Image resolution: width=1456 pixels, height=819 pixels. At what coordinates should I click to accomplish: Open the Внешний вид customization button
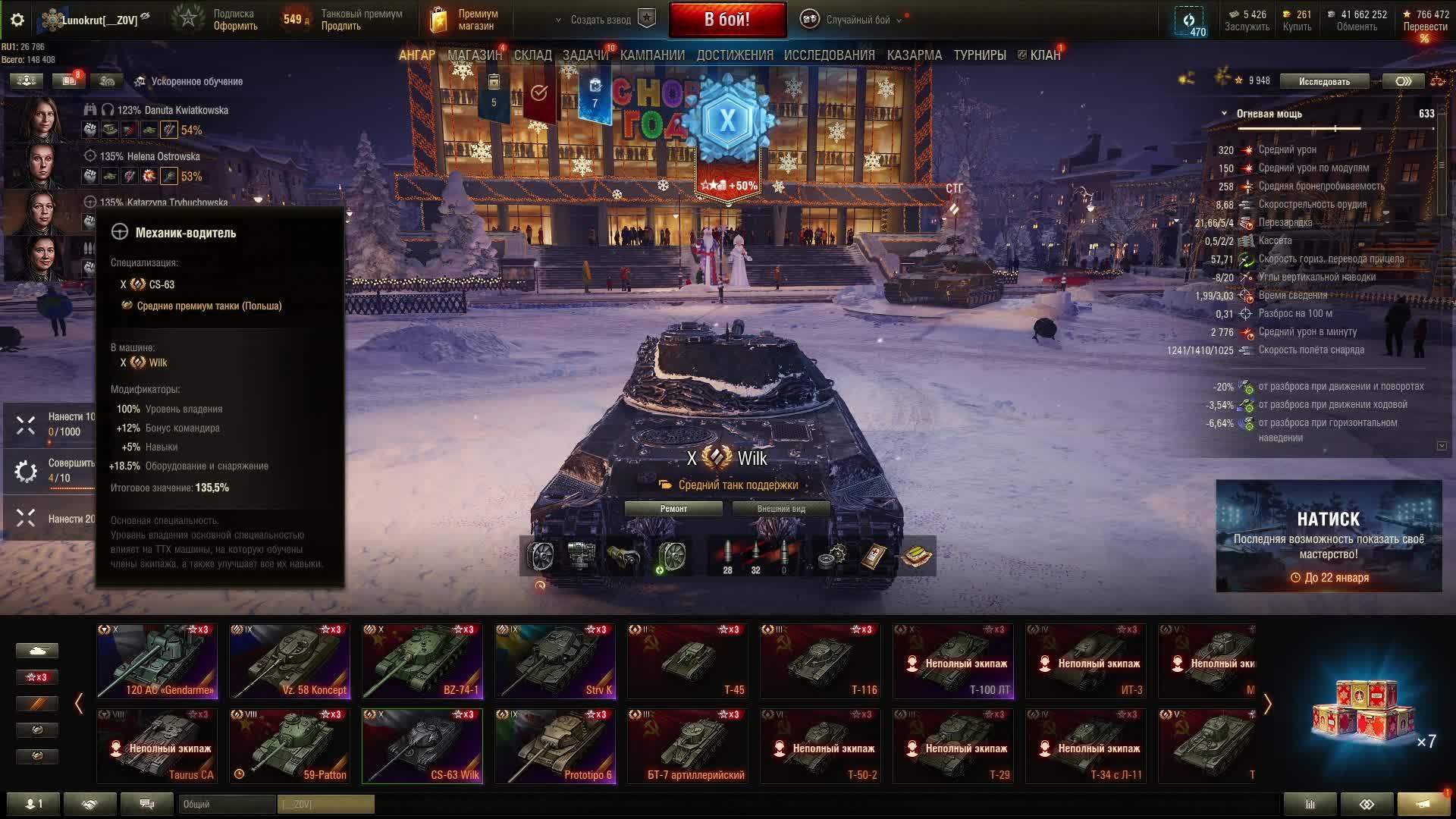click(x=780, y=509)
